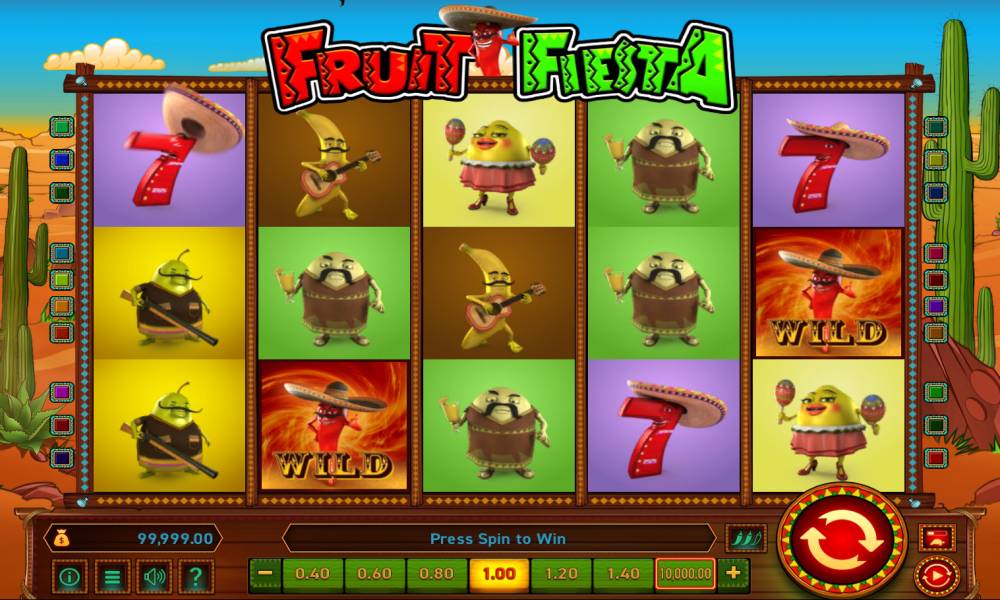Screen dimensions: 1000x600
Task: Activate the round autoplay button
Action: [937, 577]
